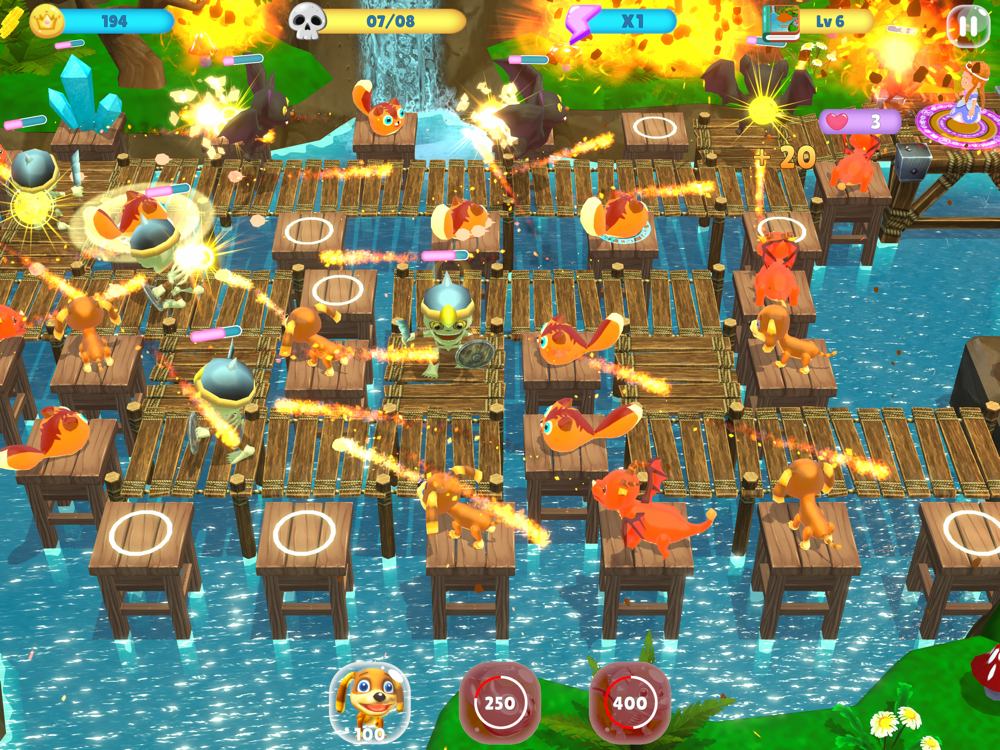
Task: Select the puppy unit costing 100
Action: tap(369, 699)
